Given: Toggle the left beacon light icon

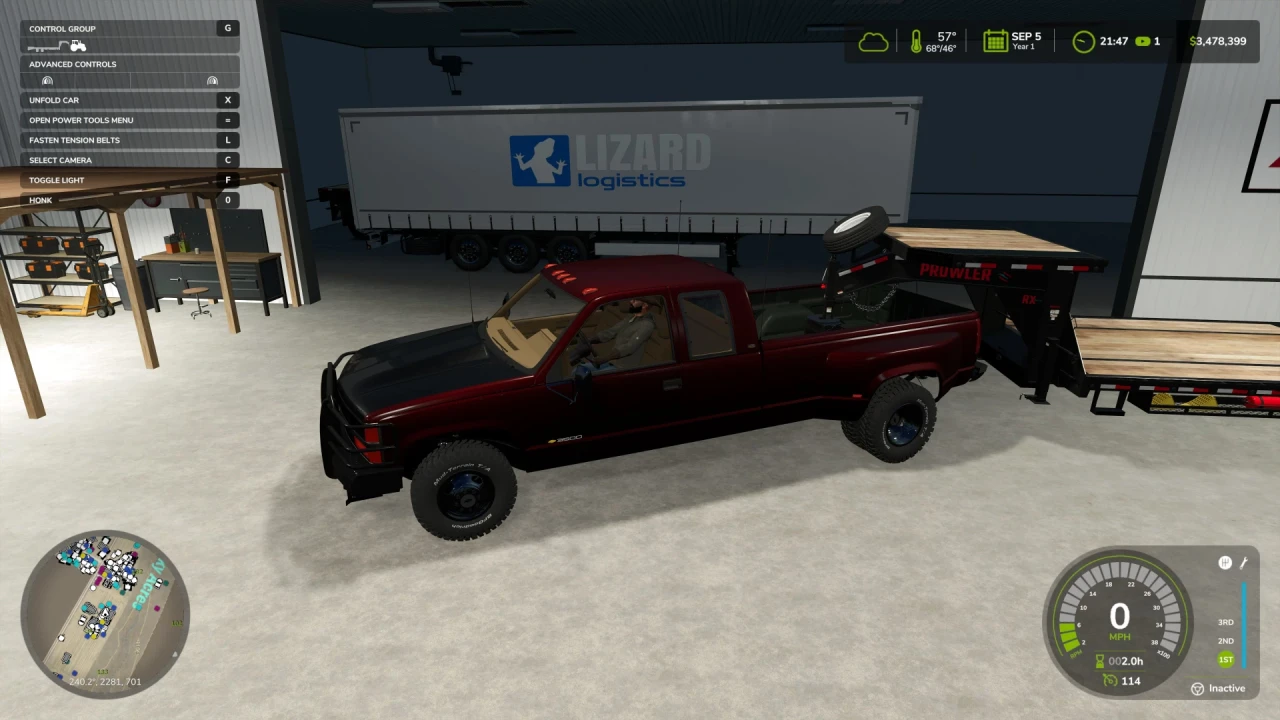Looking at the screenshot, I should click(47, 80).
